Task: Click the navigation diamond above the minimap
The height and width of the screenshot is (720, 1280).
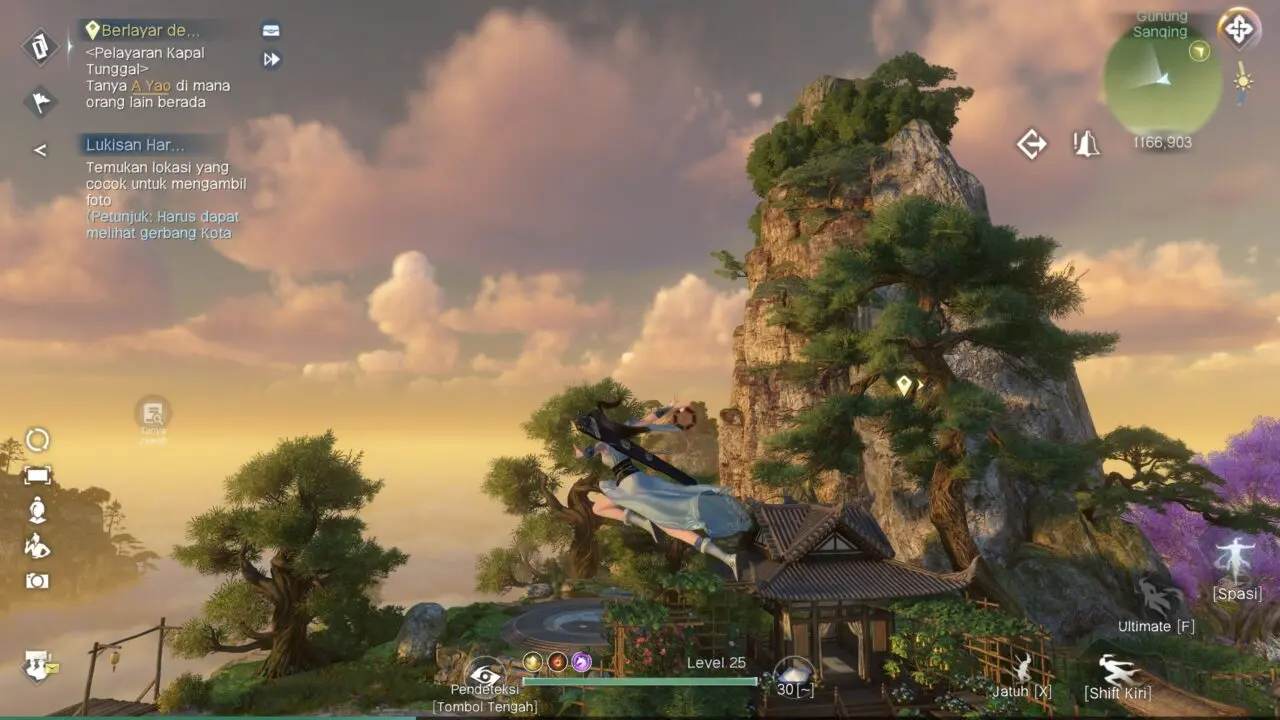Action: pyautogui.click(x=1239, y=30)
